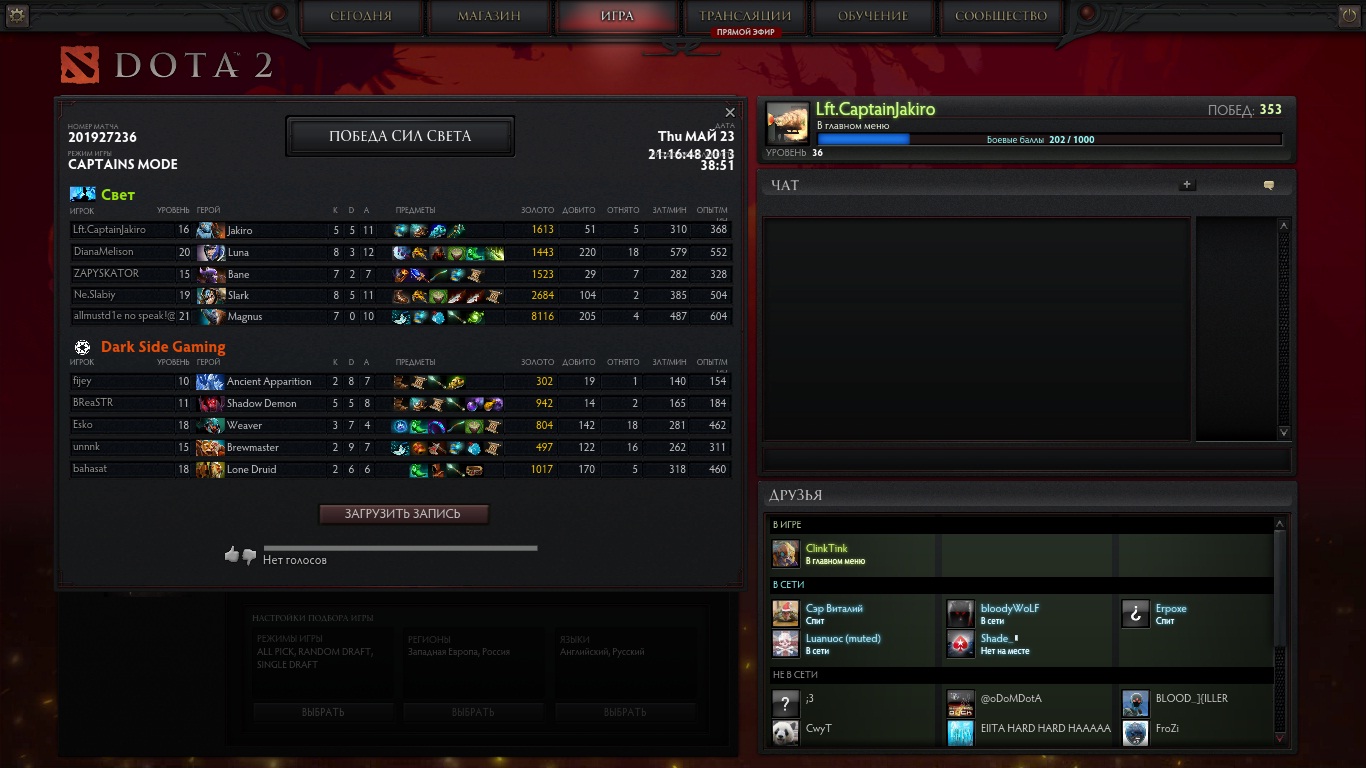
Task: Add a chat channel with plus button
Action: click(x=1187, y=185)
